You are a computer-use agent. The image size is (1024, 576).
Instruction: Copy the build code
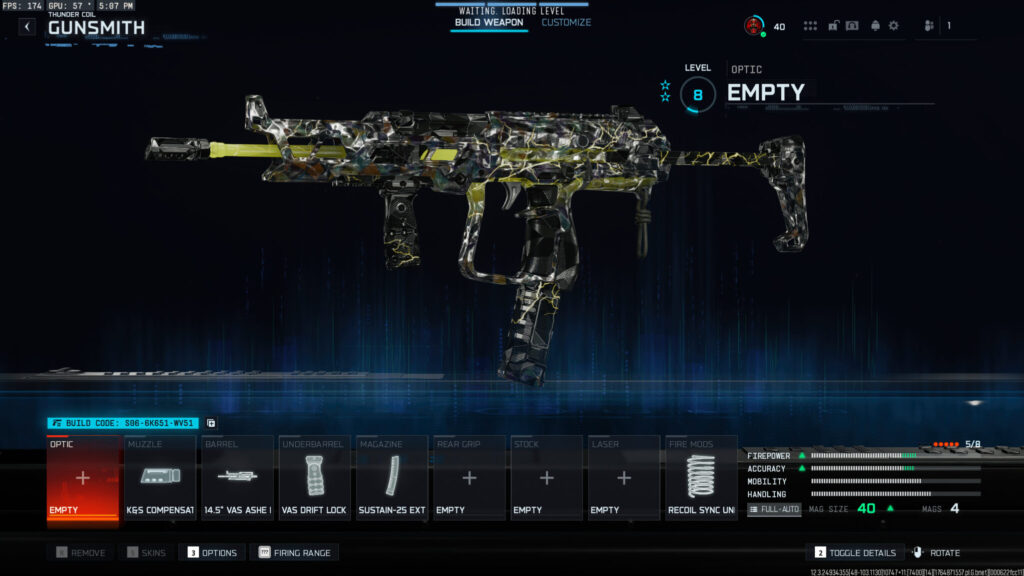click(211, 423)
